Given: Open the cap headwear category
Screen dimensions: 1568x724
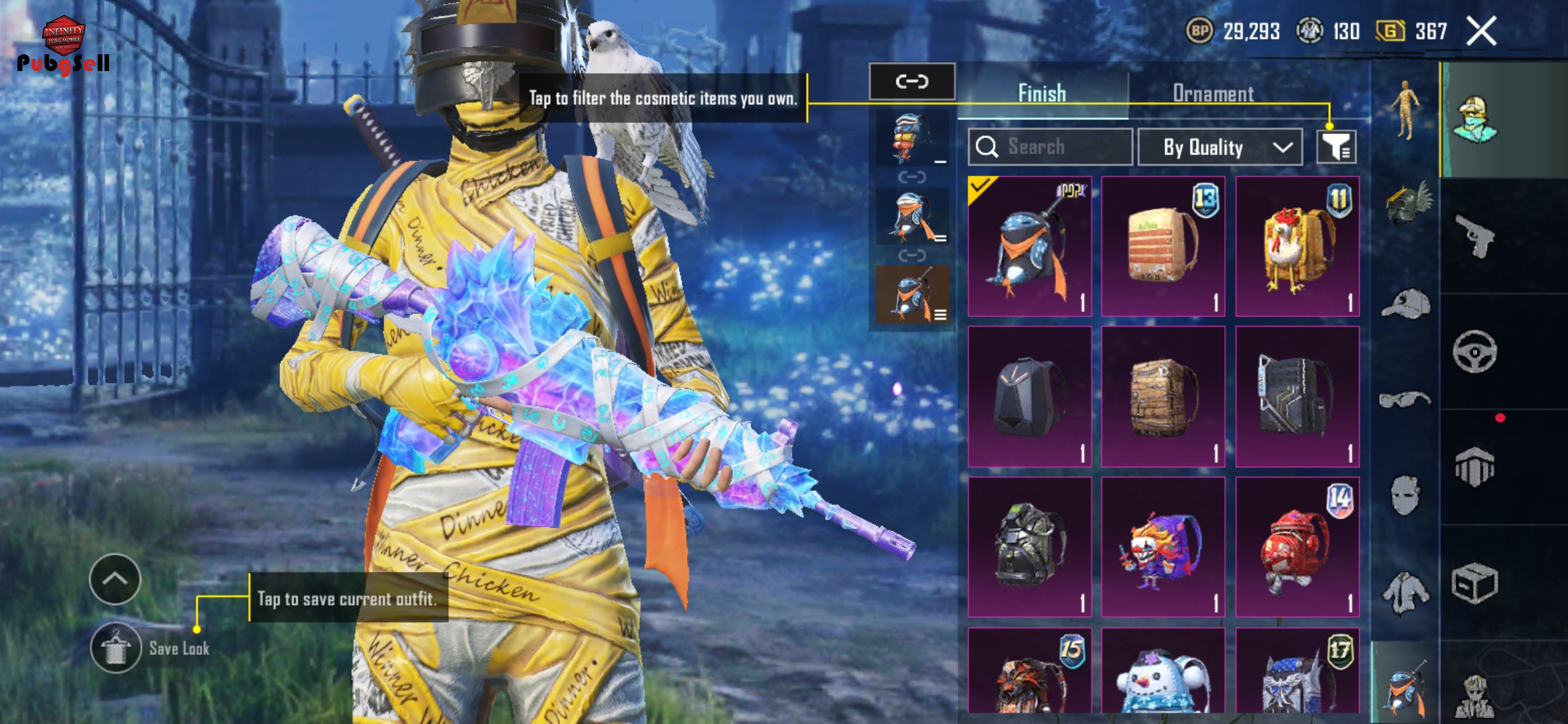Looking at the screenshot, I should (x=1405, y=304).
